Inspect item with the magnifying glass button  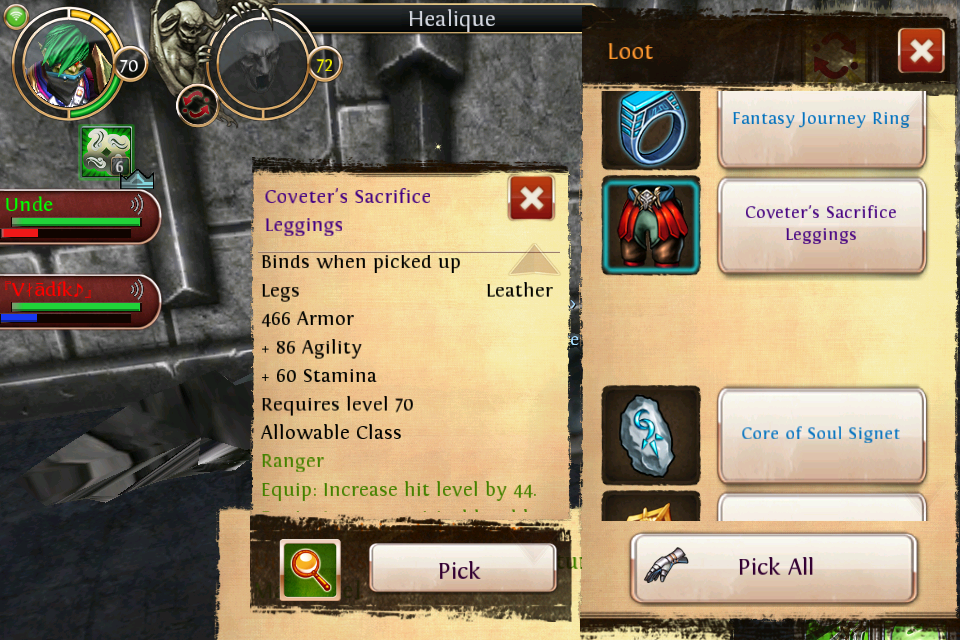(310, 569)
